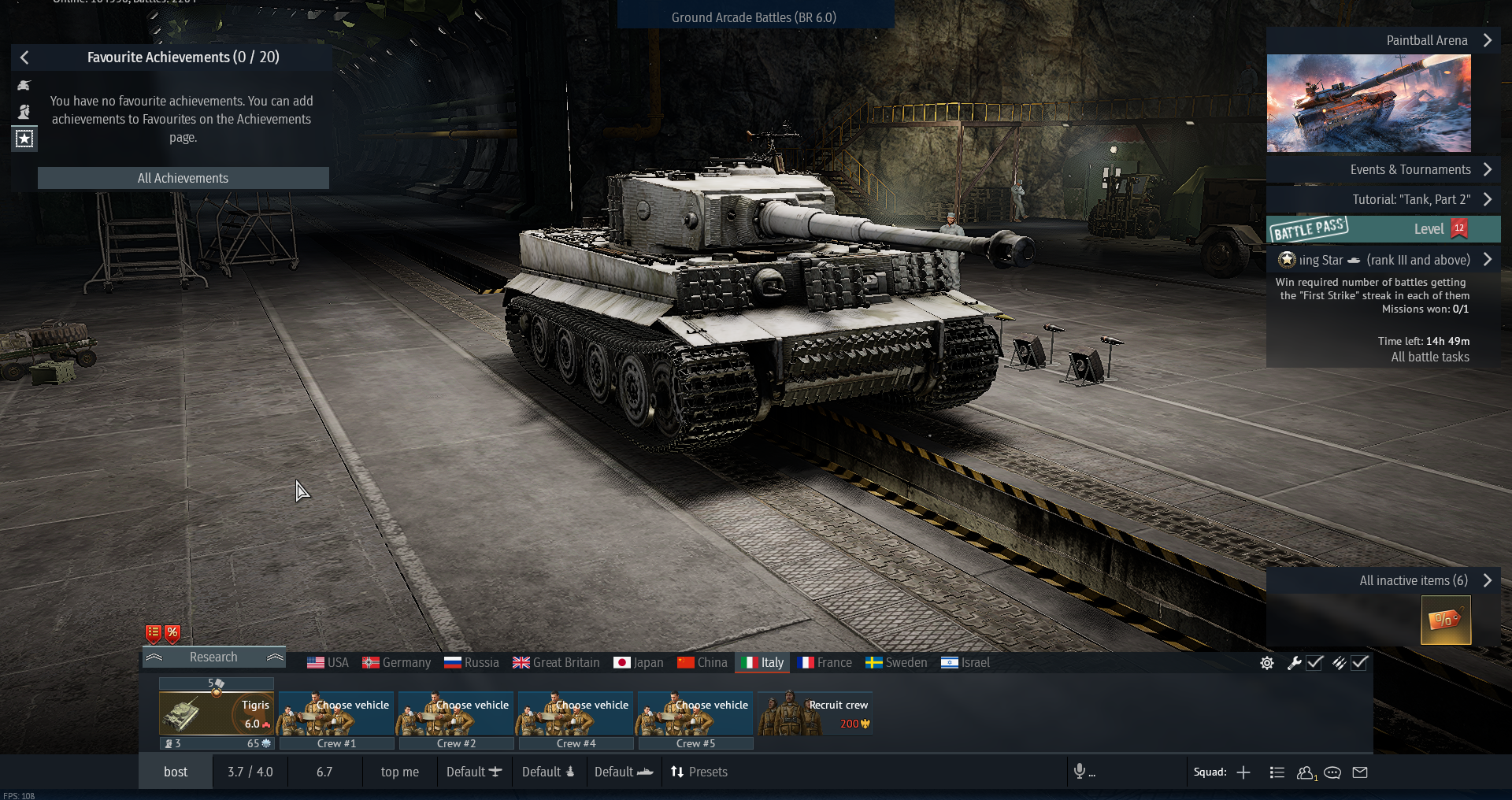Open All Achievements page
The image size is (1512, 800).
coord(183,178)
